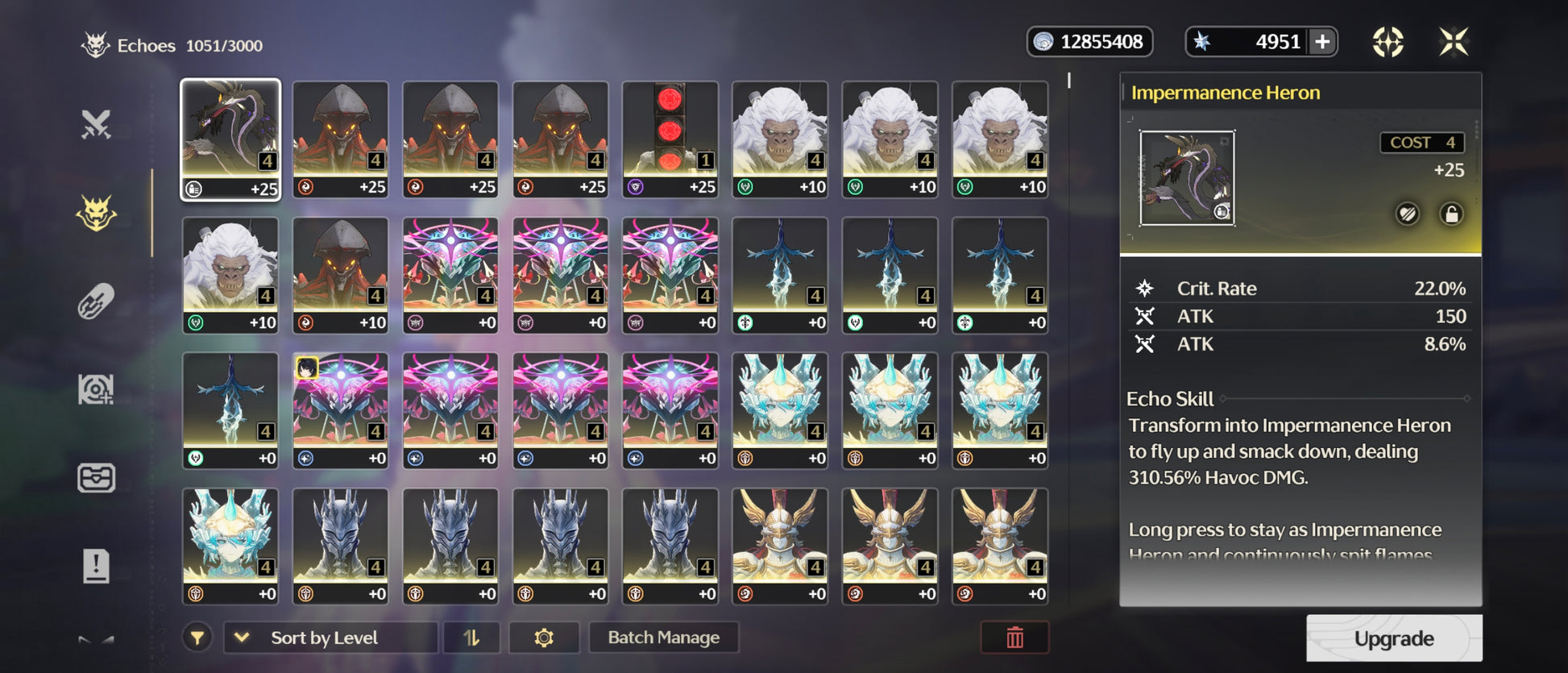Click the Echoes tab with demon mask icon
The image size is (1568, 673).
(x=96, y=214)
